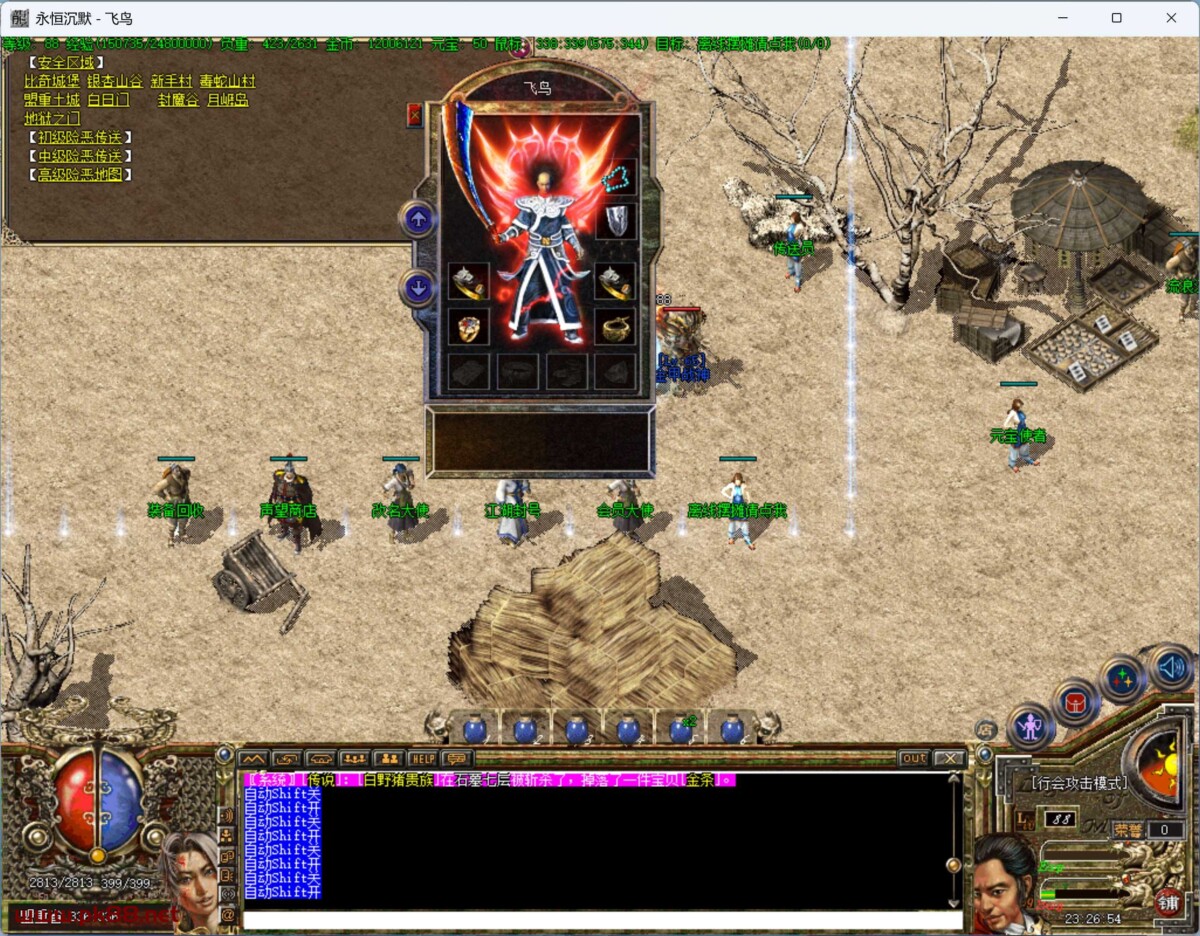The image size is (1200, 936).
Task: Click the OUT button above the chat
Action: point(913,758)
